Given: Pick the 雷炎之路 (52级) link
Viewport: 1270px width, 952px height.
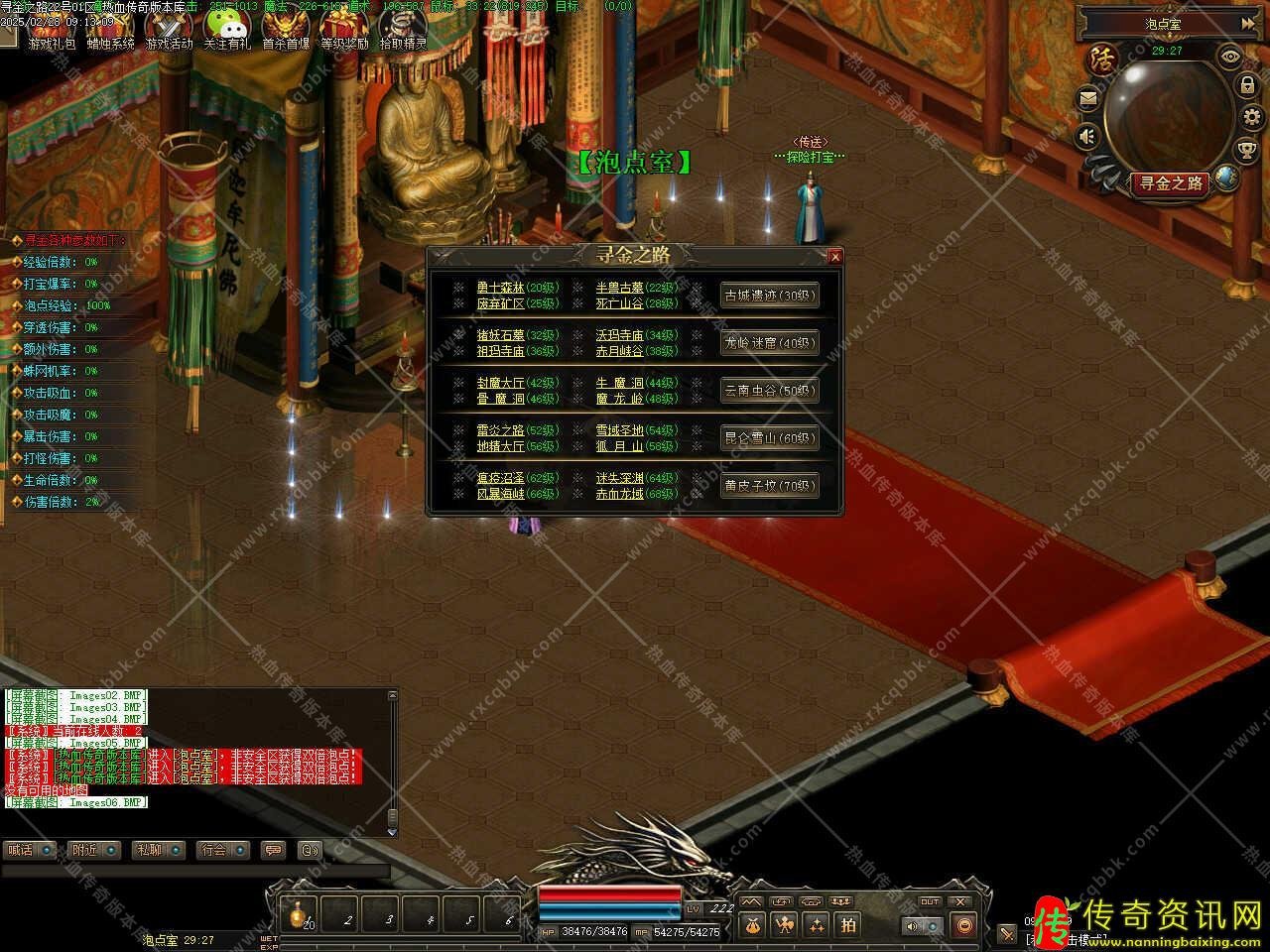Looking at the screenshot, I should point(500,430).
